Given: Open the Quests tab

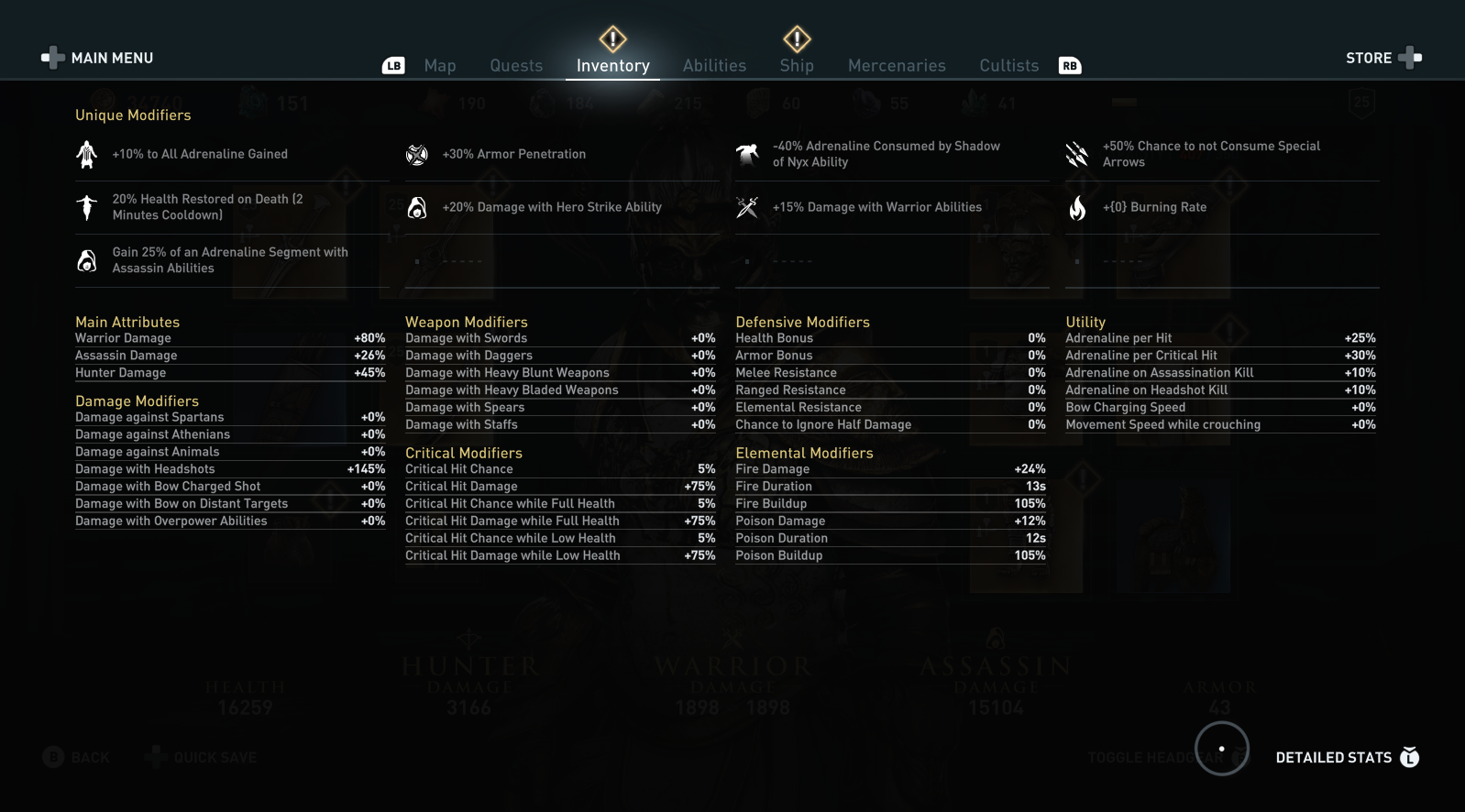Looking at the screenshot, I should 516,66.
